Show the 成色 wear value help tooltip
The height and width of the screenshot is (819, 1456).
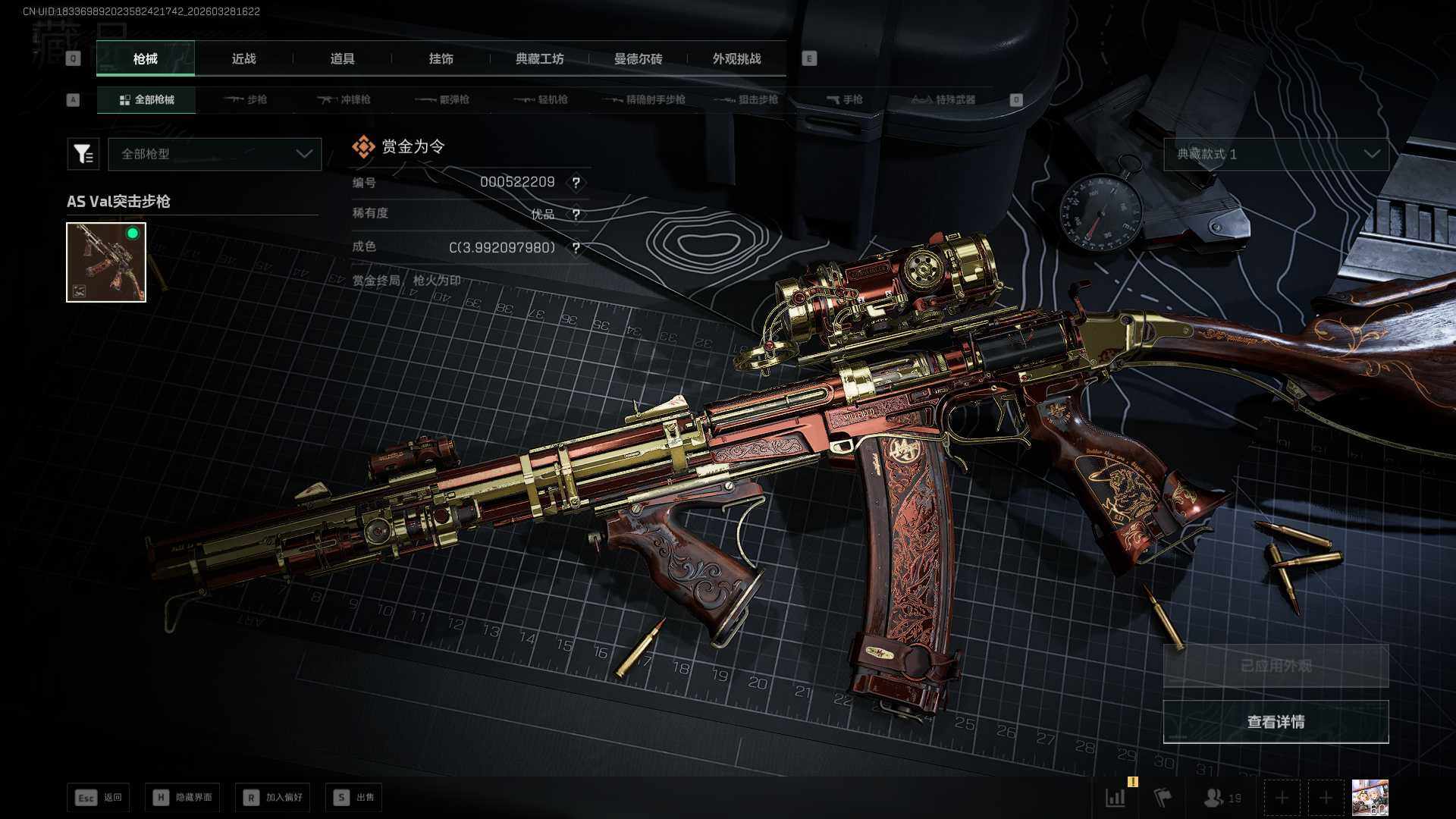click(576, 248)
